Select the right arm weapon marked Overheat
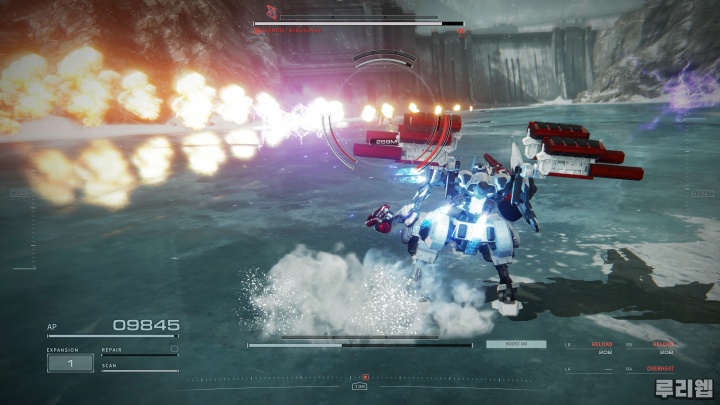Screen dimensions: 720x405 point(659,369)
